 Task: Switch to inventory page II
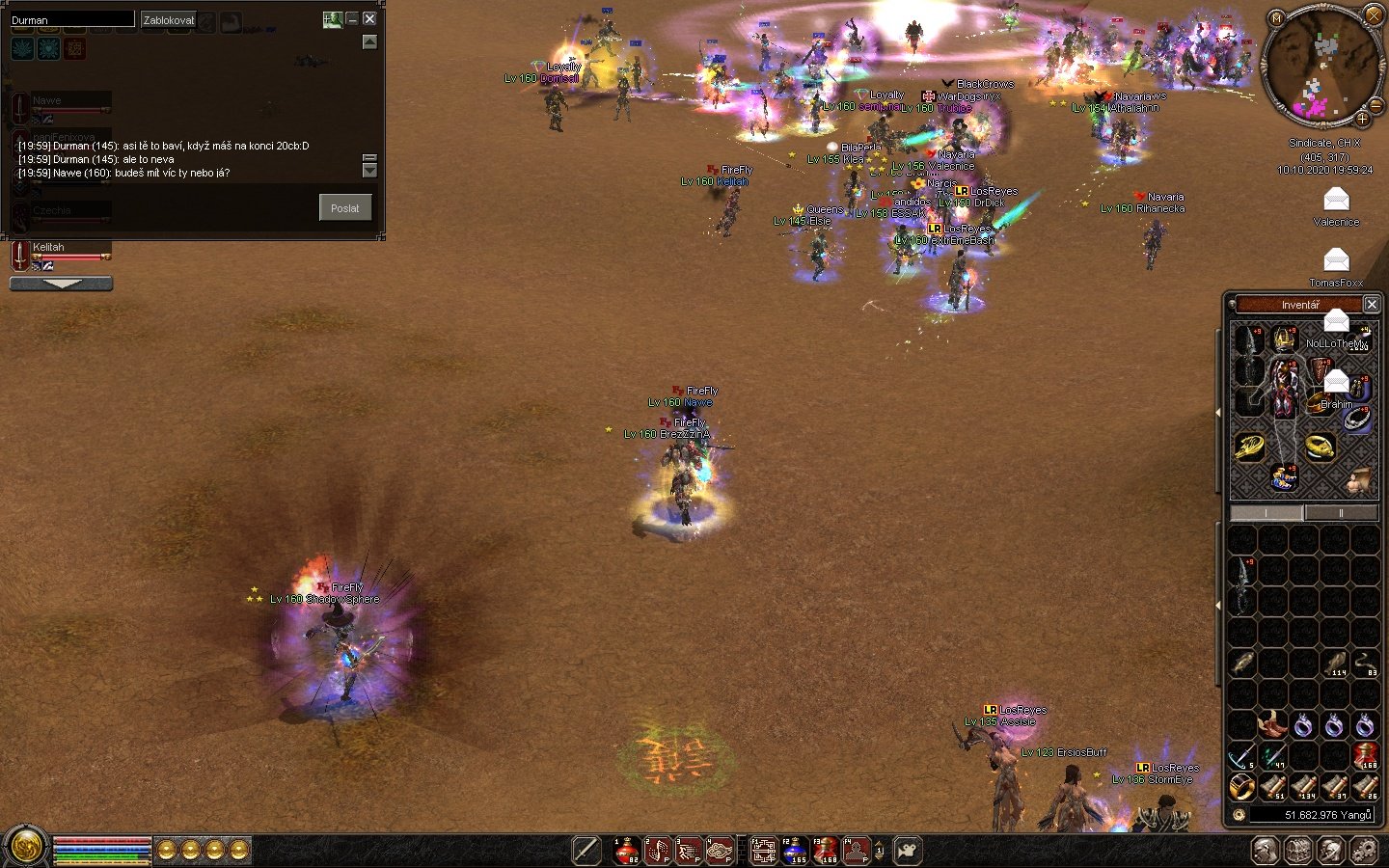[x=1340, y=513]
